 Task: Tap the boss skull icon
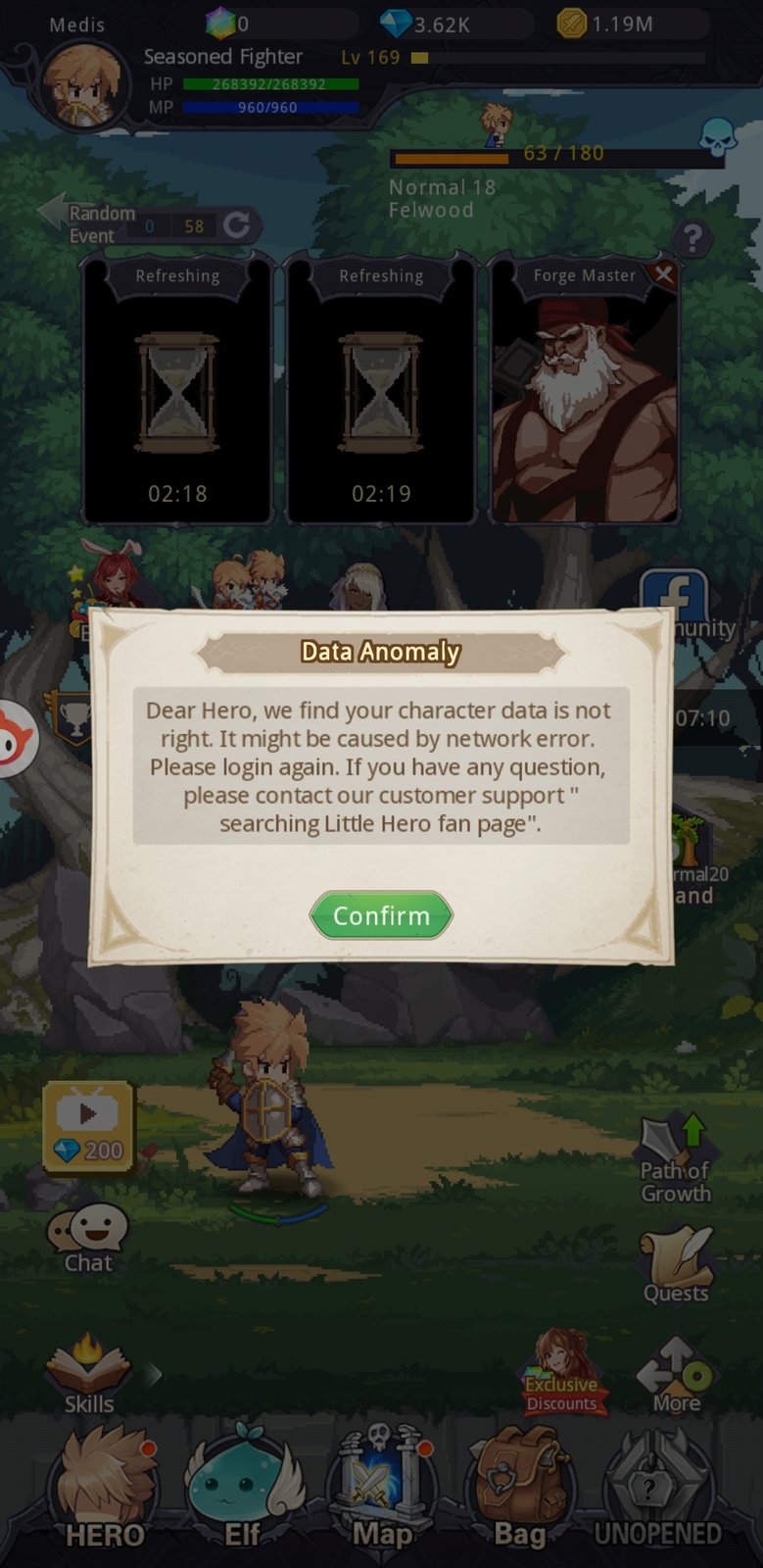718,138
